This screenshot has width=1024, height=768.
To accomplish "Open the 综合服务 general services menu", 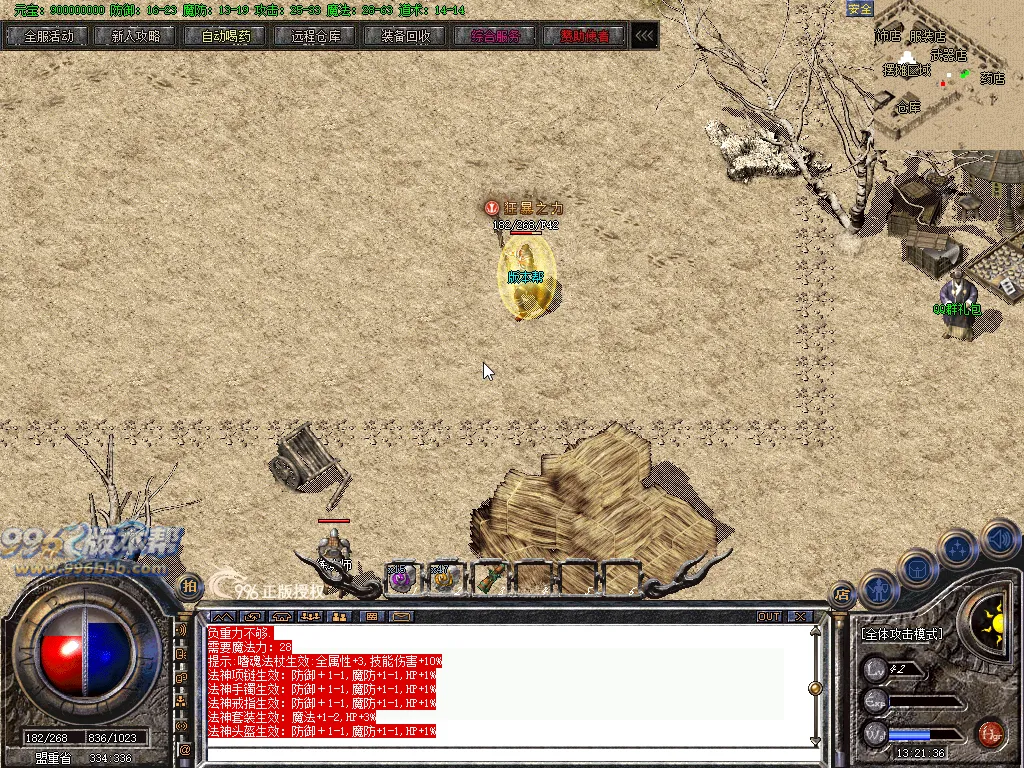I will 495,36.
